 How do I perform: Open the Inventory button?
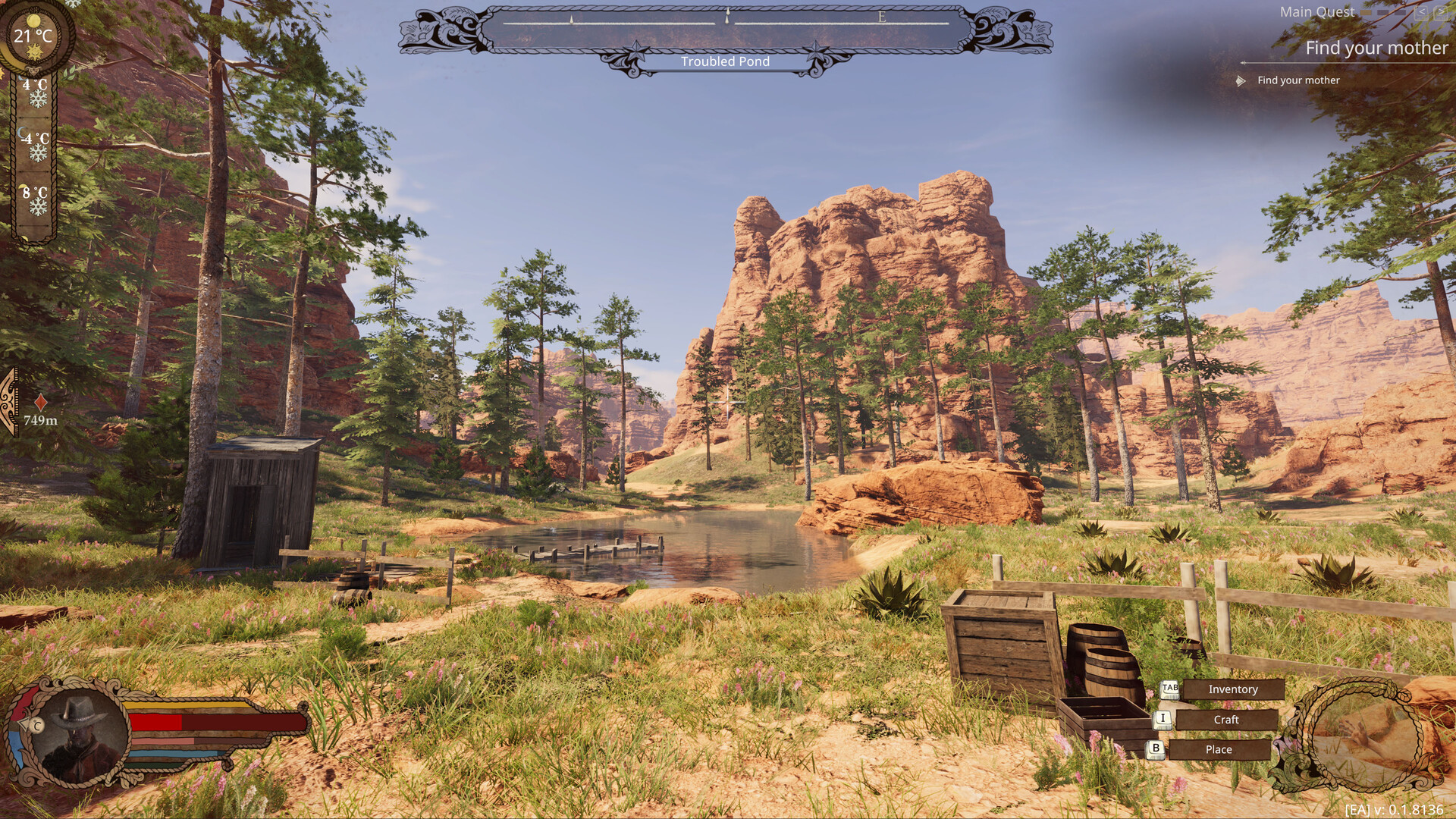[x=1232, y=689]
